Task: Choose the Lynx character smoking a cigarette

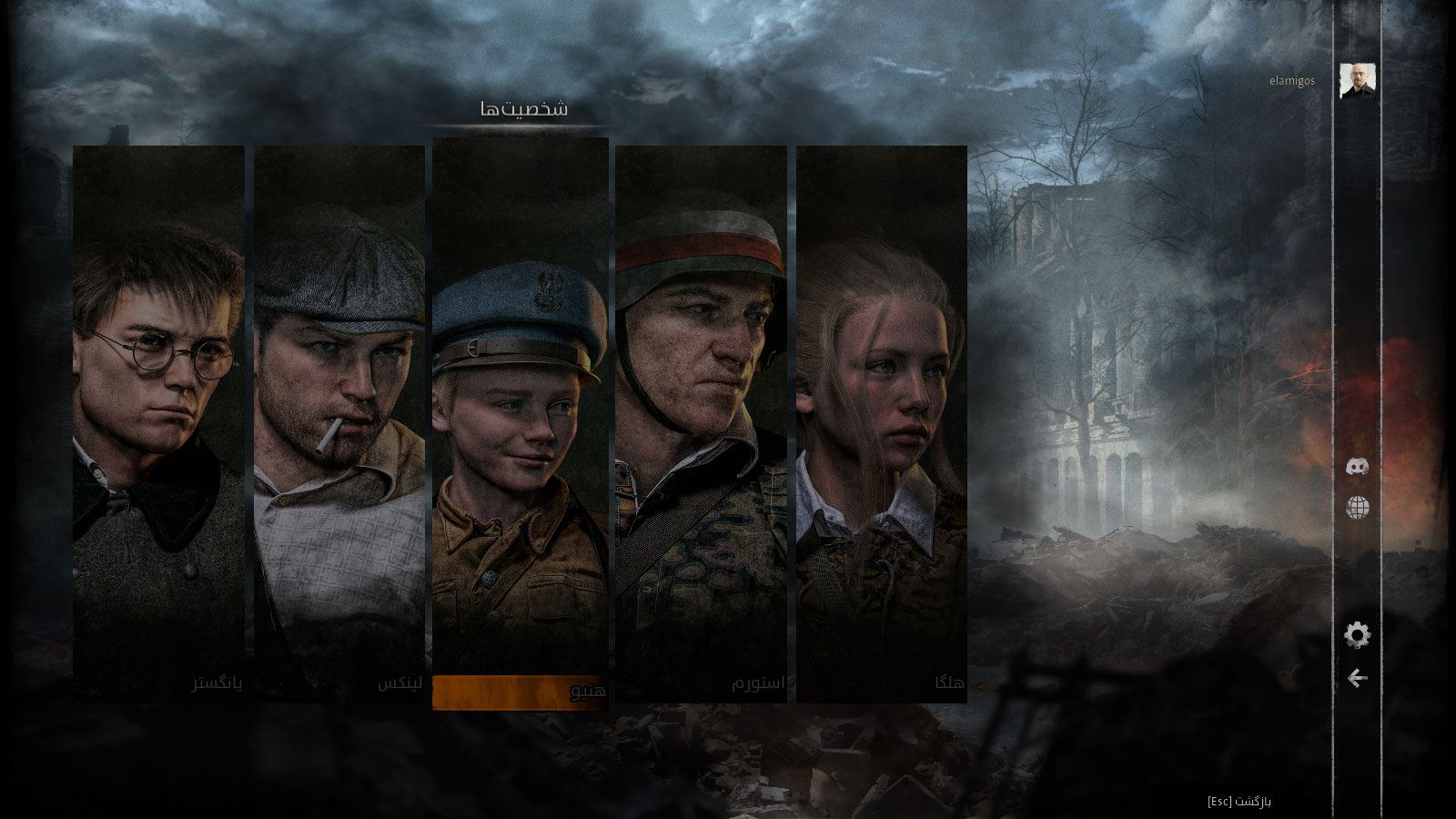Action: coord(339,423)
